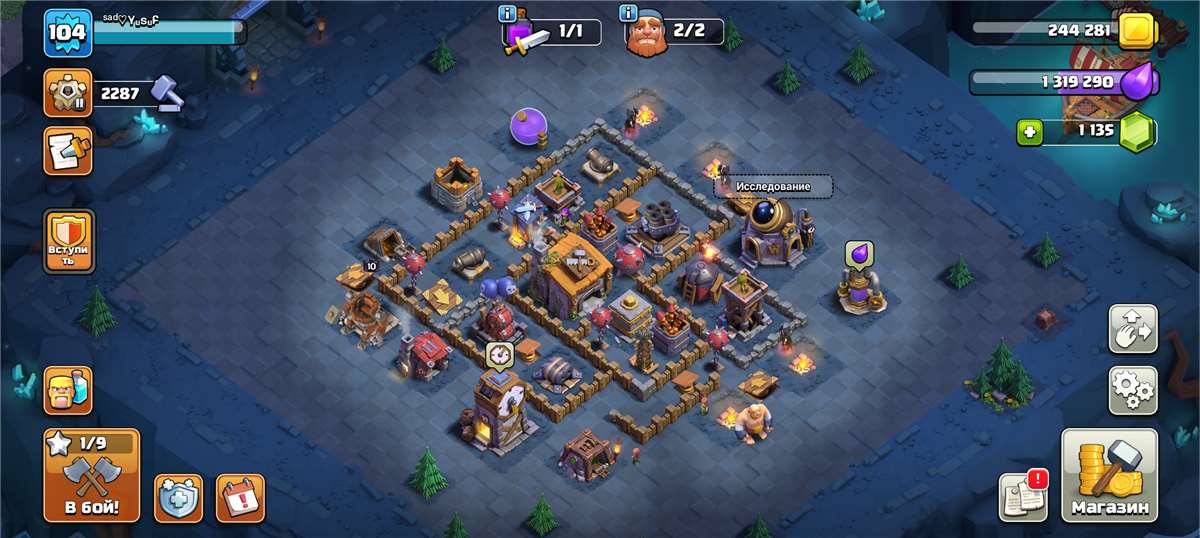Screen dimensions: 1200x538
Task: Show info for the 2/2 master builder counter
Action: [628, 13]
